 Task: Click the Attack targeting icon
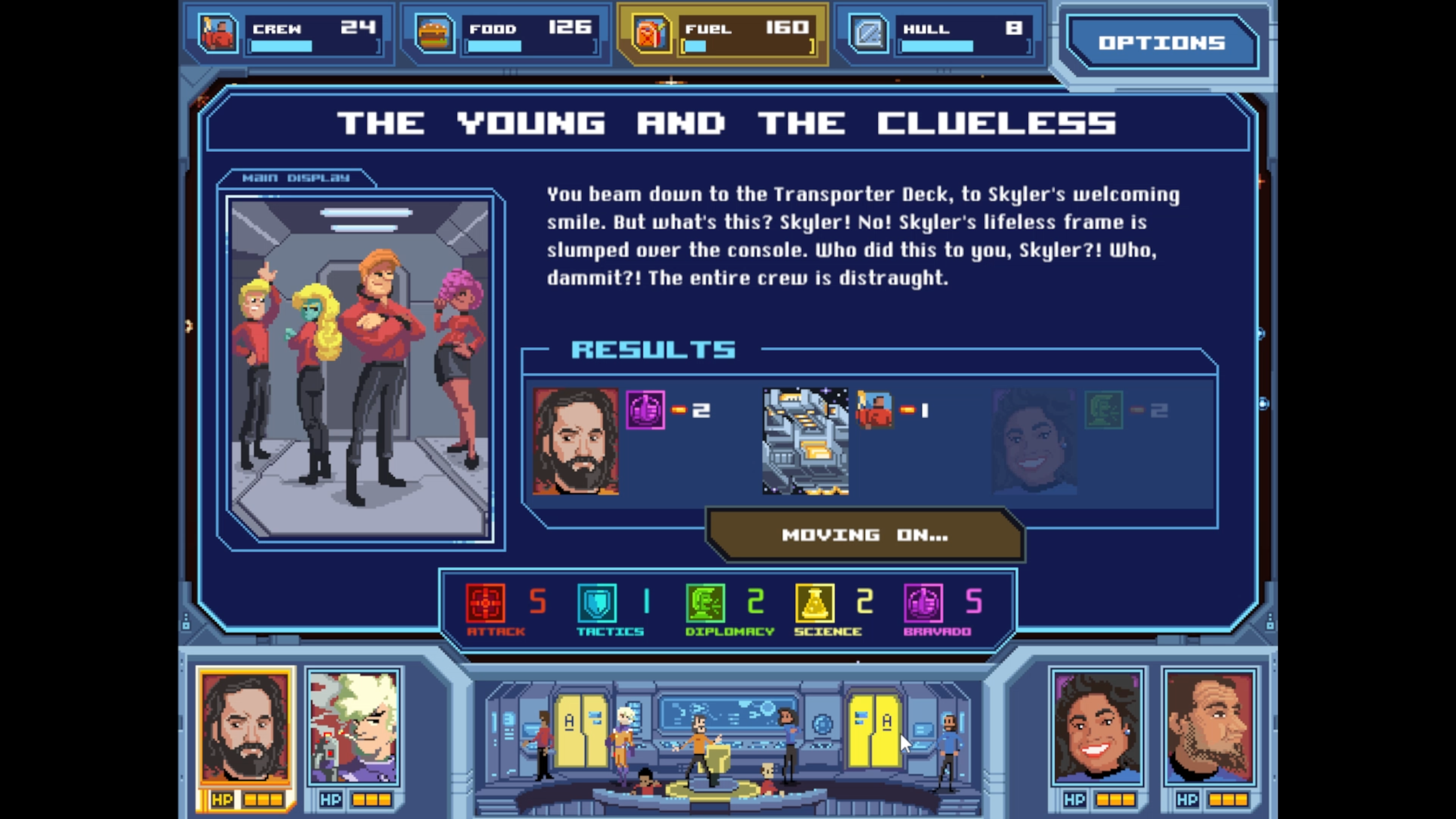[x=485, y=603]
